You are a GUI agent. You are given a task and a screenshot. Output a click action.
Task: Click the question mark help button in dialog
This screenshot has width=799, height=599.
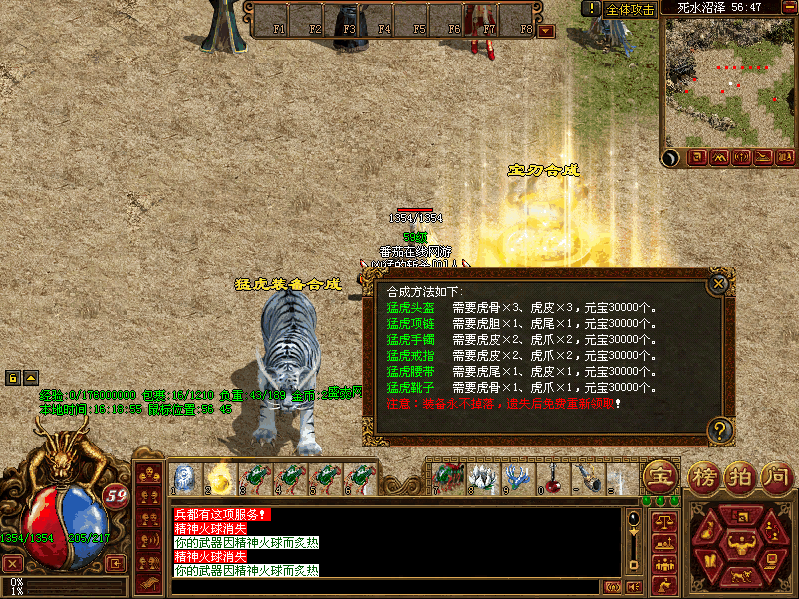click(718, 430)
